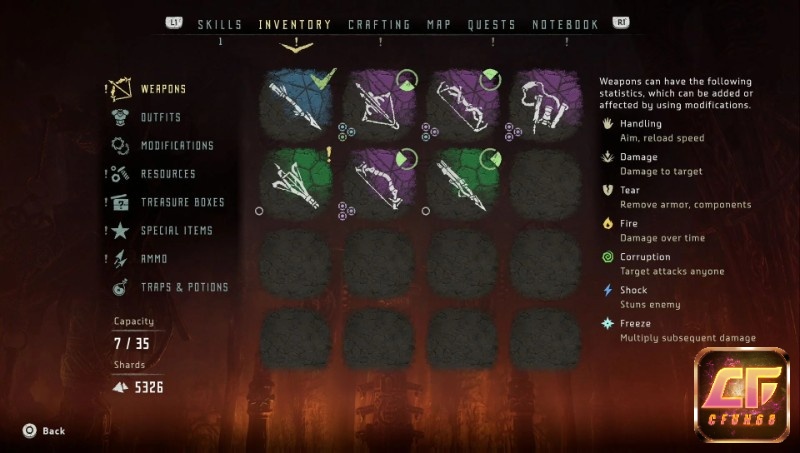
Task: Select the Weapons category
Action: coord(162,89)
